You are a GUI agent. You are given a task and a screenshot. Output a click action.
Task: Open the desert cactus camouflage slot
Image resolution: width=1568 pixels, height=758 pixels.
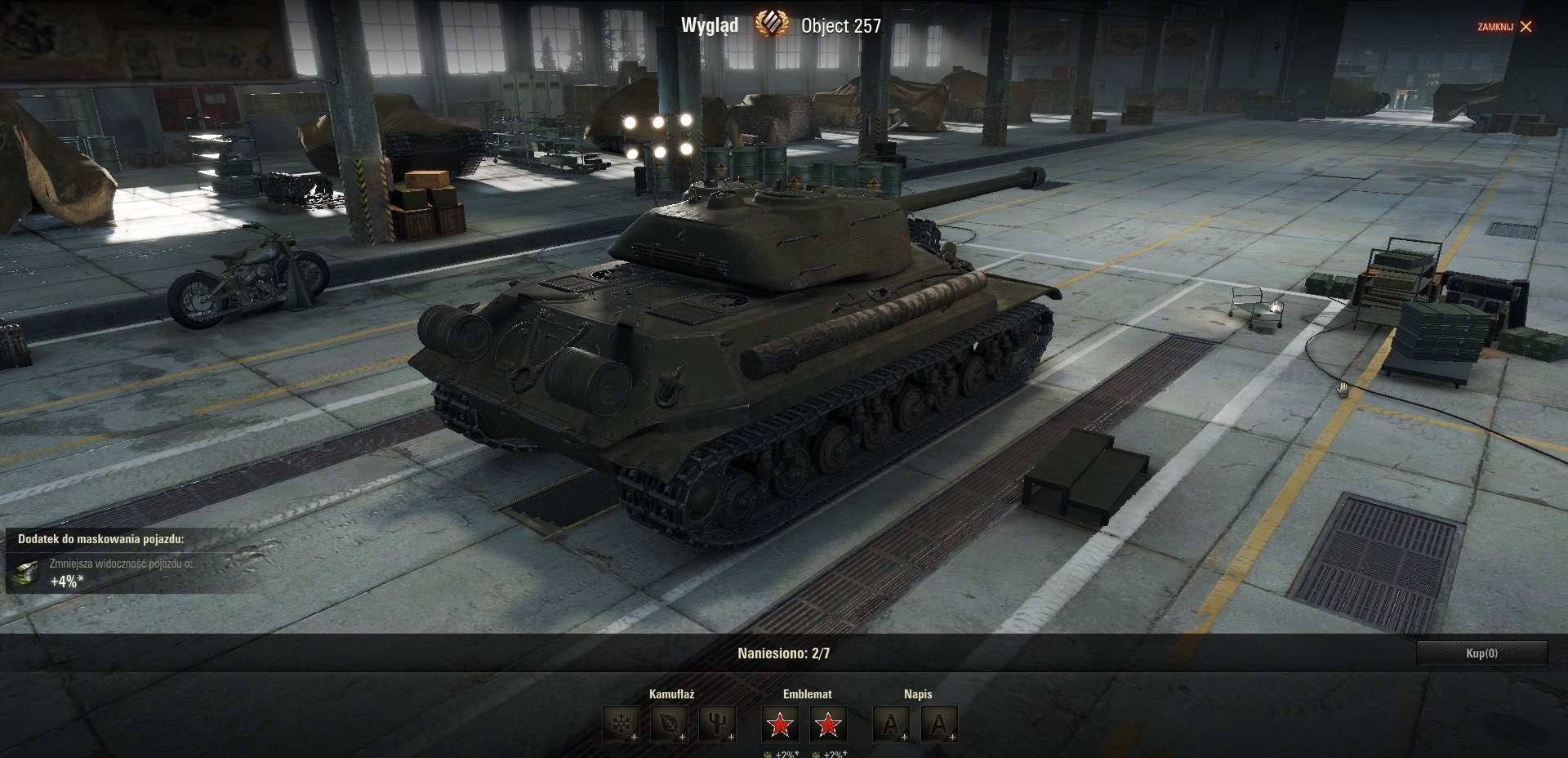click(717, 724)
